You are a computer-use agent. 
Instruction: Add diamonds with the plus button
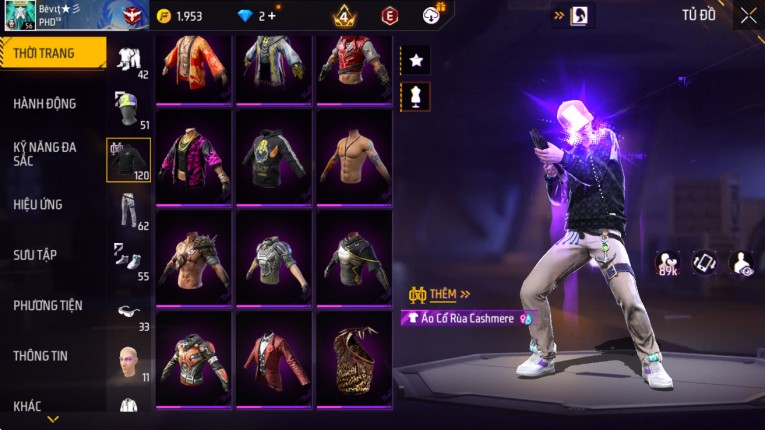click(x=271, y=16)
